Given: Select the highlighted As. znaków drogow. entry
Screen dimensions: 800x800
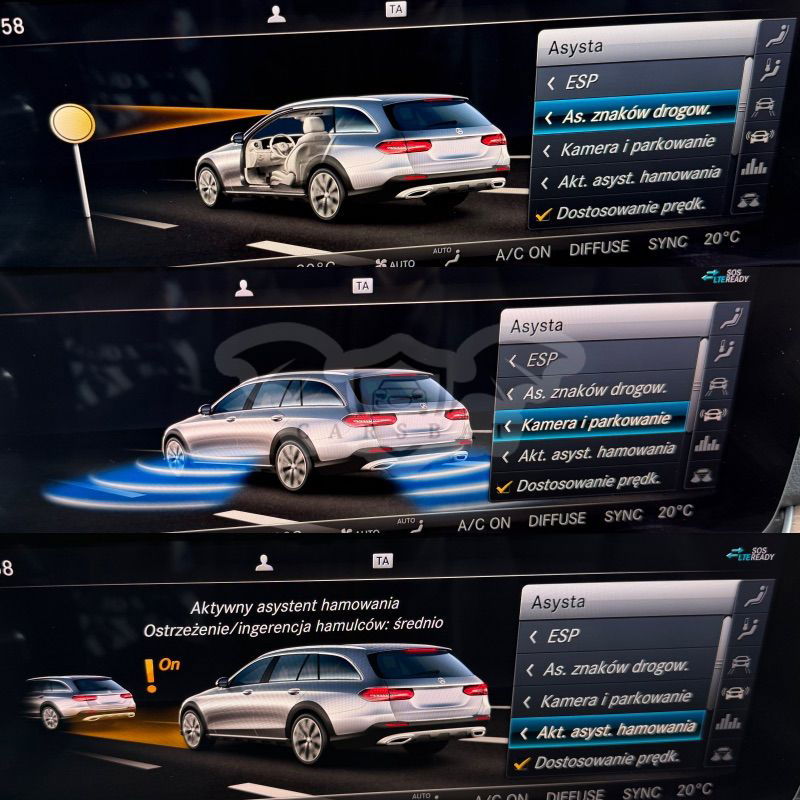Looking at the screenshot, I should (636, 113).
